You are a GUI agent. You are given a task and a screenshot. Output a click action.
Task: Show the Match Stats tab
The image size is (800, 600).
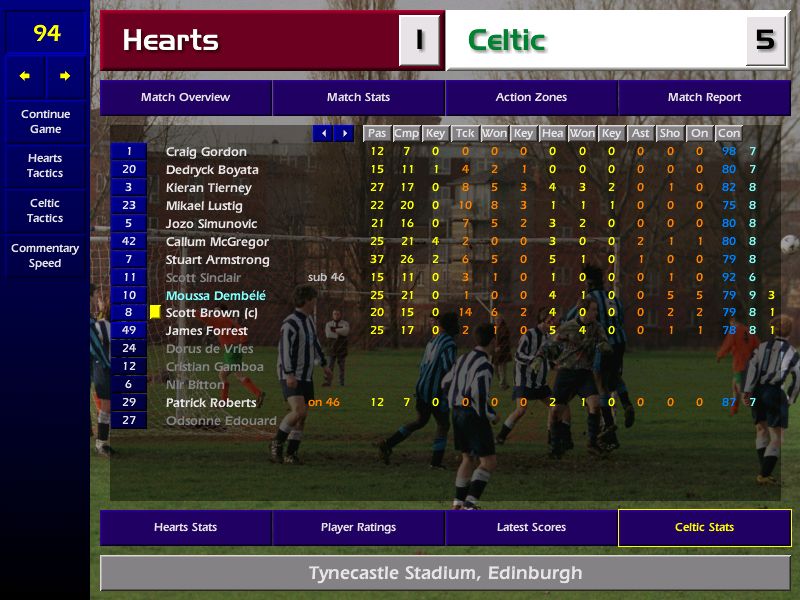[358, 98]
